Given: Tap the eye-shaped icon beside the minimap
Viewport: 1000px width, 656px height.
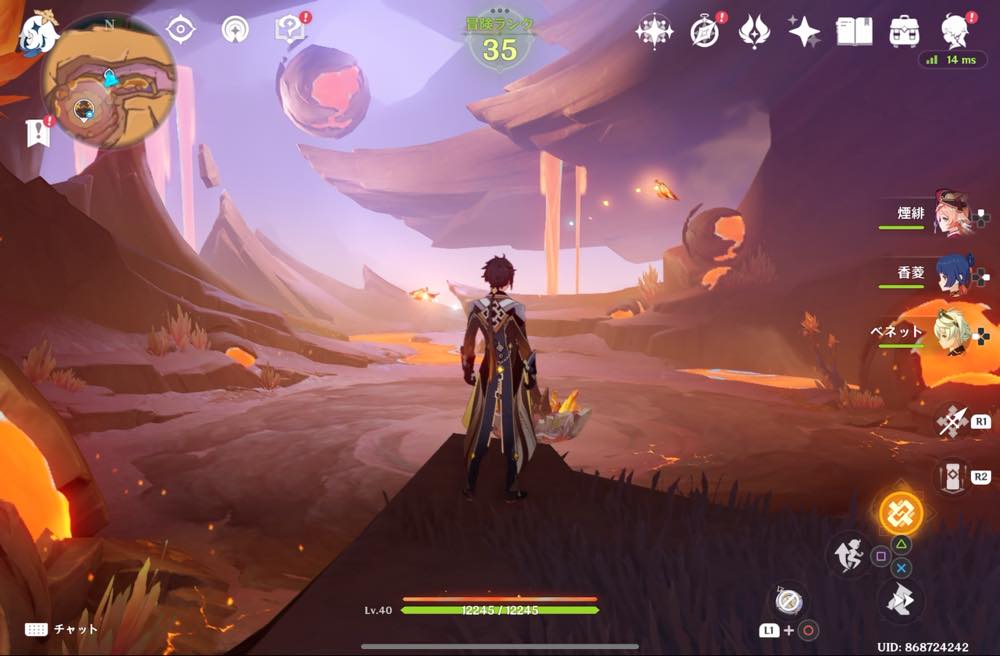Looking at the screenshot, I should [180, 29].
